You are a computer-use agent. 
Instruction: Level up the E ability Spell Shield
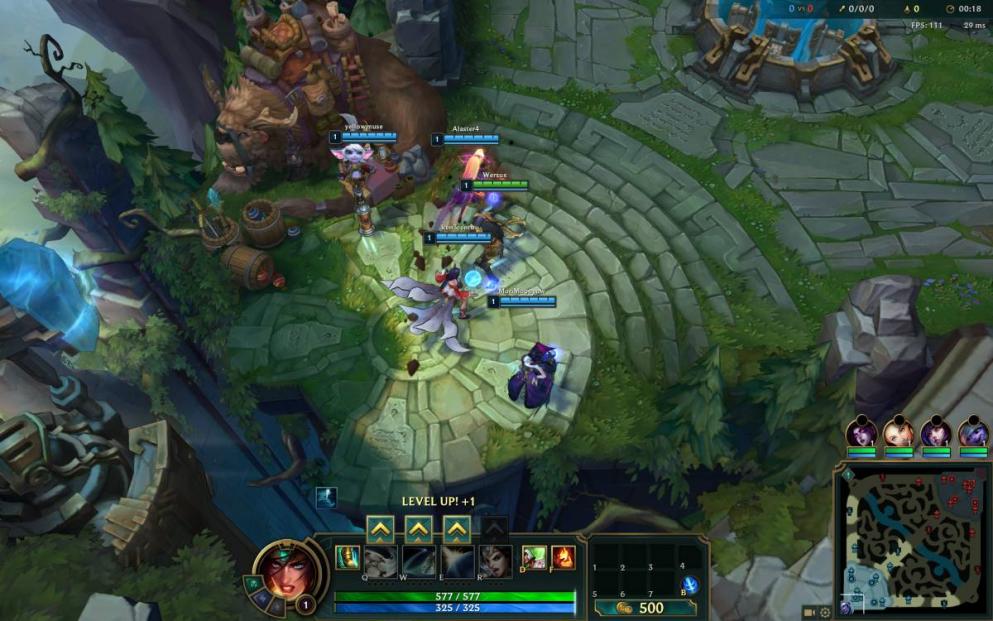pyautogui.click(x=457, y=528)
